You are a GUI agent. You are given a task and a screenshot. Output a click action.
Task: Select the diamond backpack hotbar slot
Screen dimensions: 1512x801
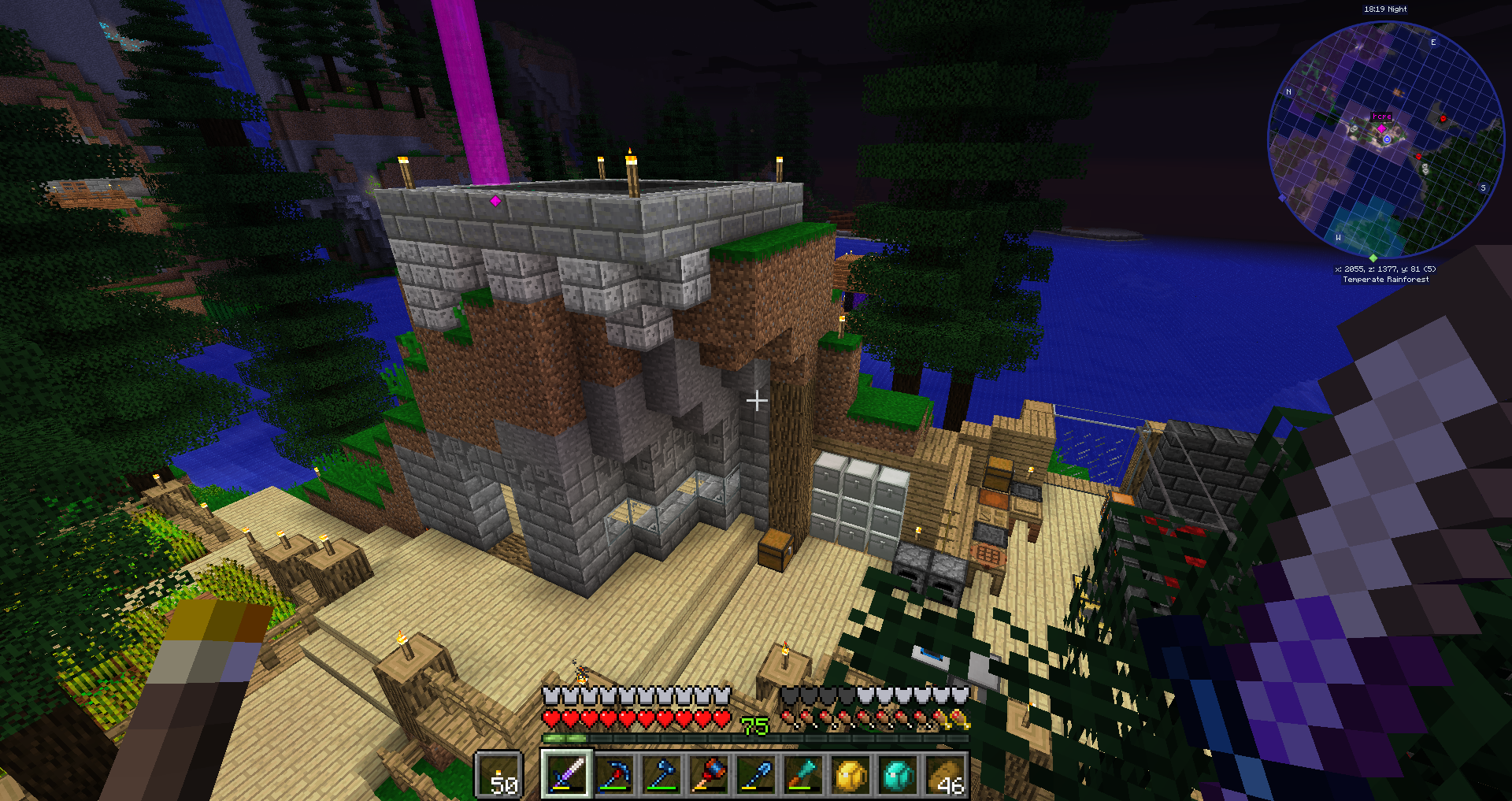point(898,773)
